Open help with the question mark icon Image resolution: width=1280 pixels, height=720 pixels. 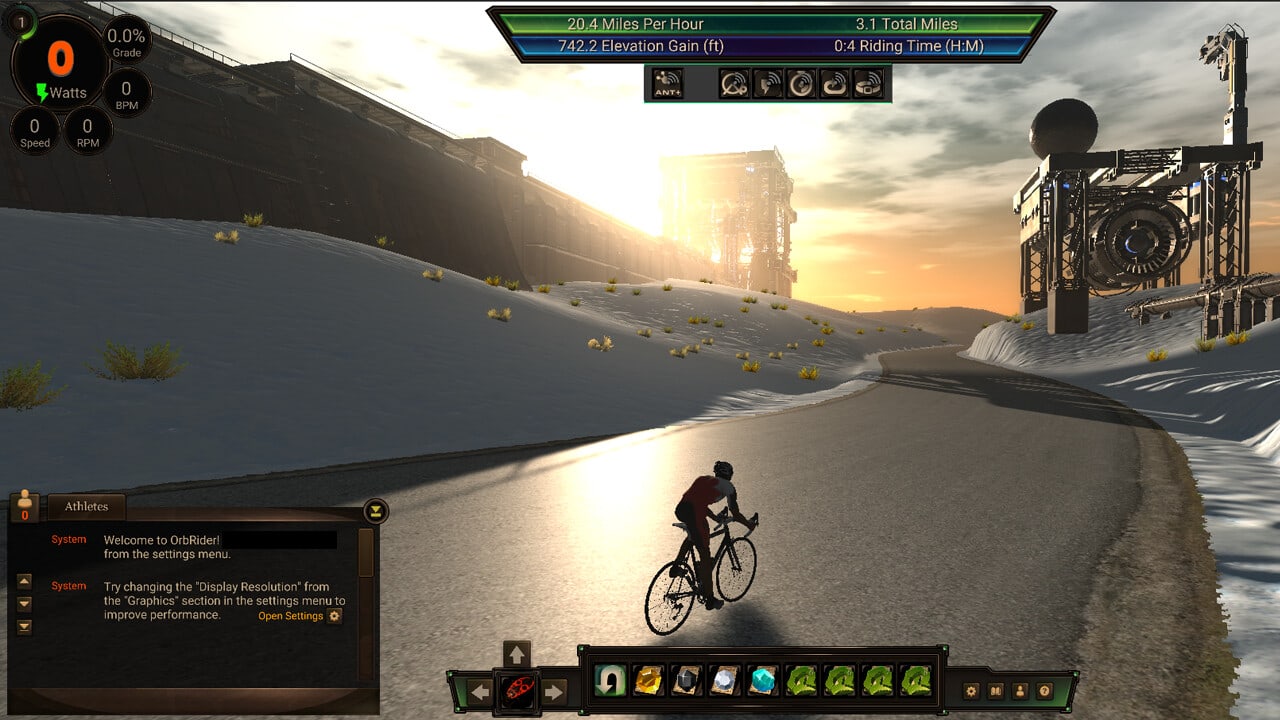(1045, 690)
